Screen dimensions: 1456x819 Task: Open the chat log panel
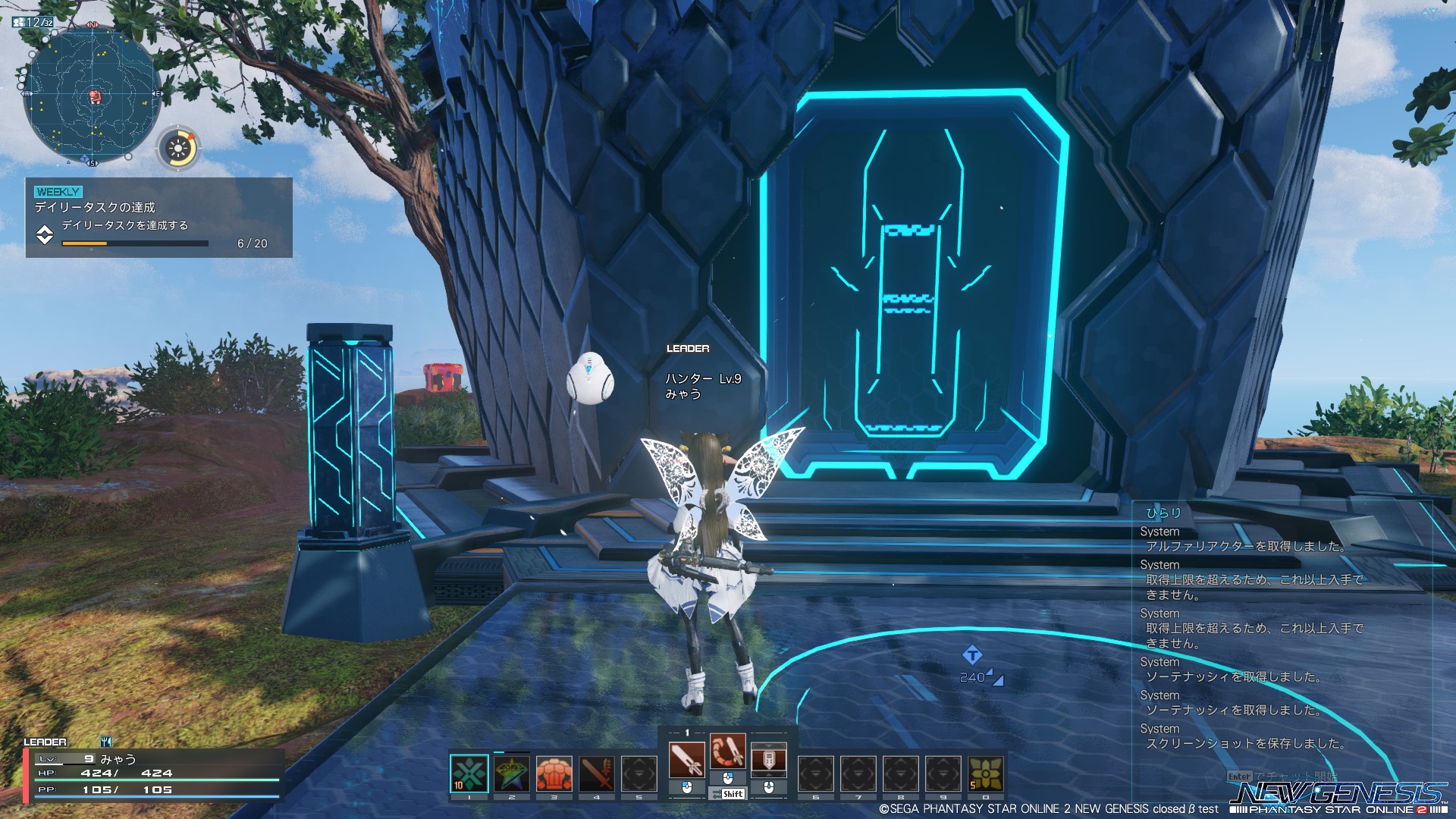1282,629
